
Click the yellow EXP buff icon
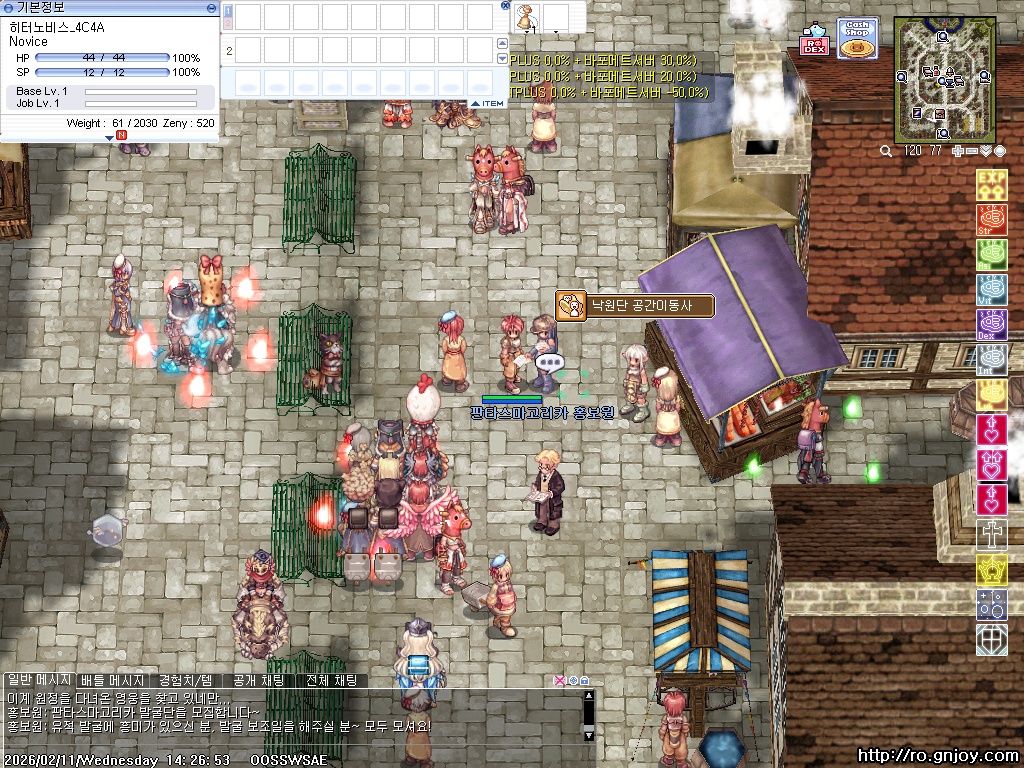click(991, 185)
